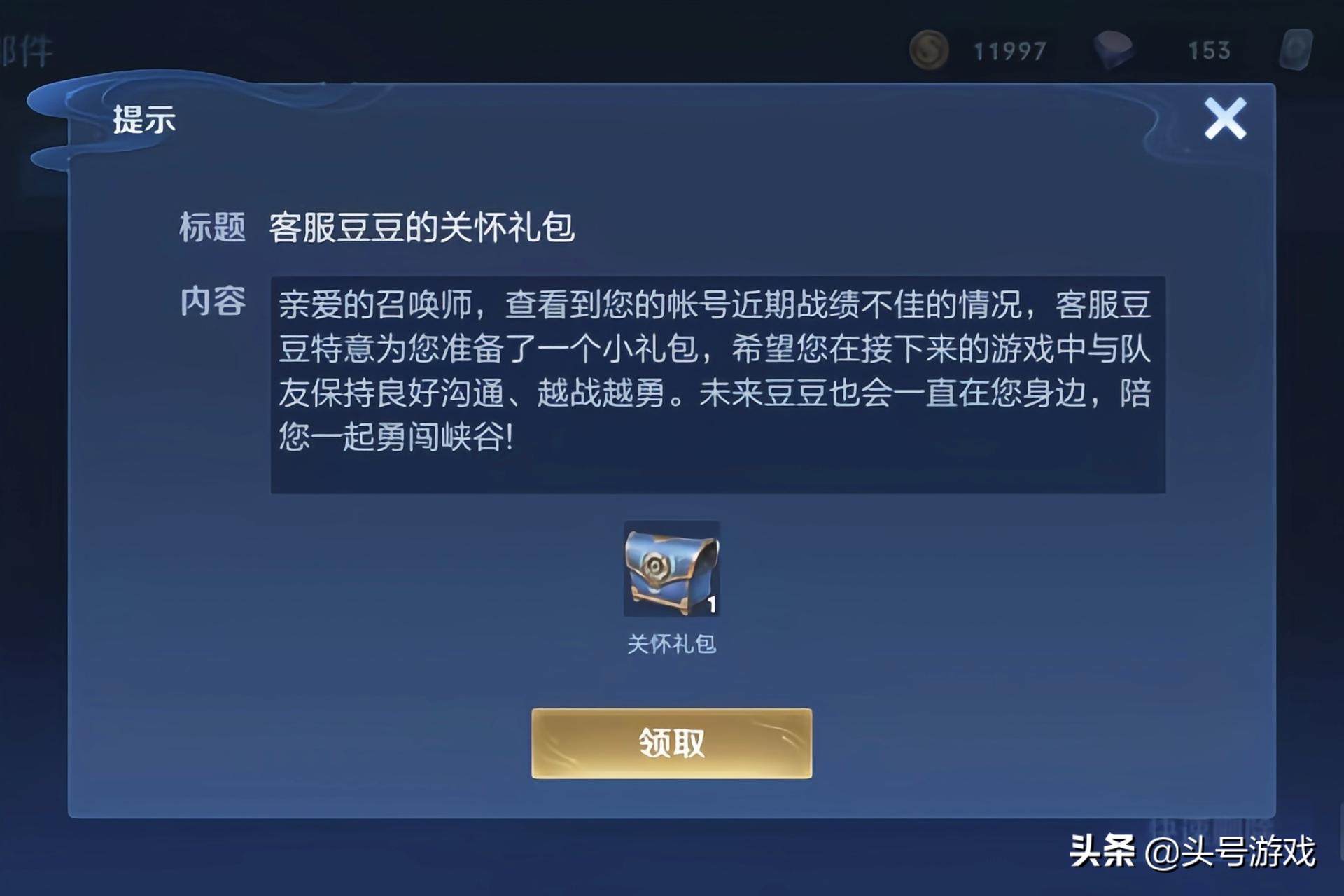Close the 提示 dialog with the X
Image resolution: width=1344 pixels, height=896 pixels.
(x=1227, y=119)
